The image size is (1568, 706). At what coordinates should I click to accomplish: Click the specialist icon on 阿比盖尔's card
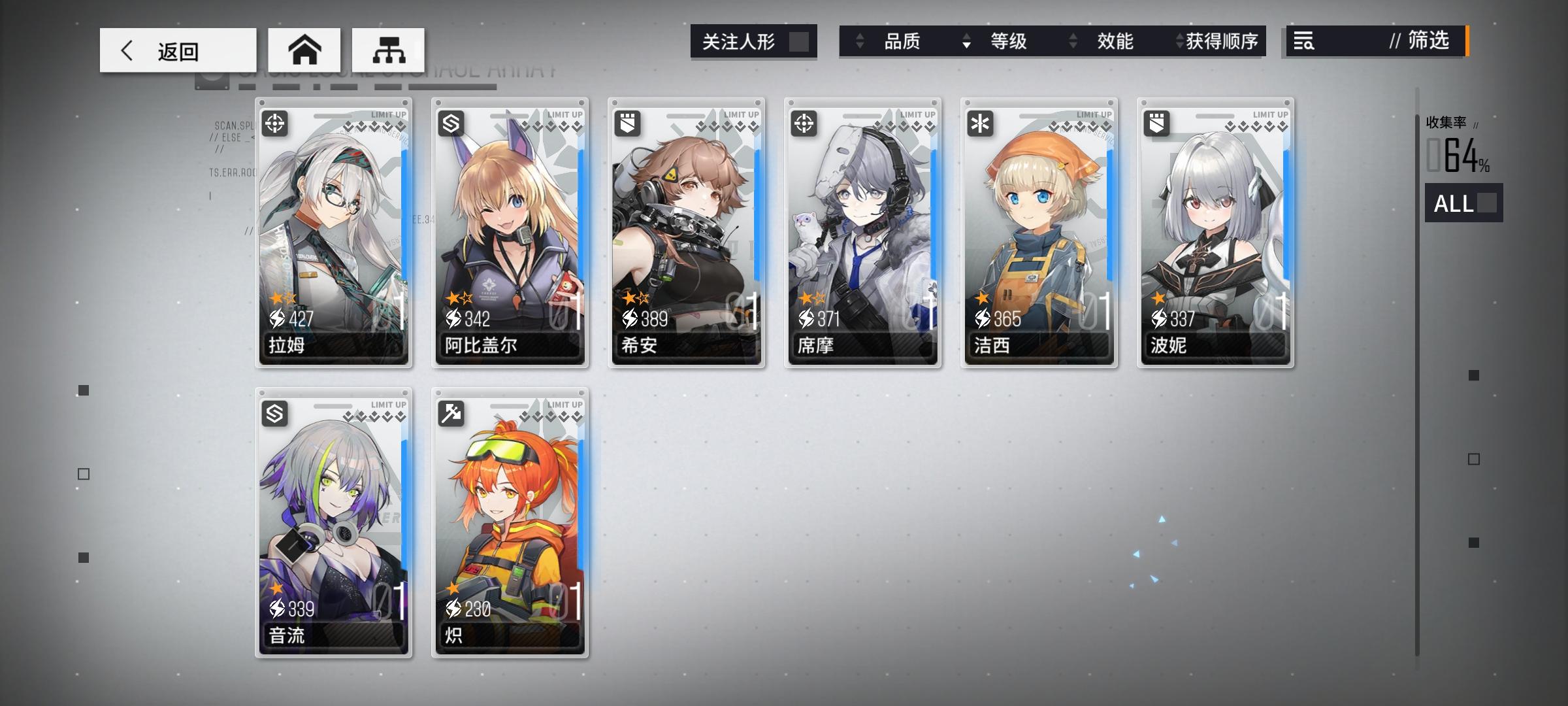click(x=451, y=124)
